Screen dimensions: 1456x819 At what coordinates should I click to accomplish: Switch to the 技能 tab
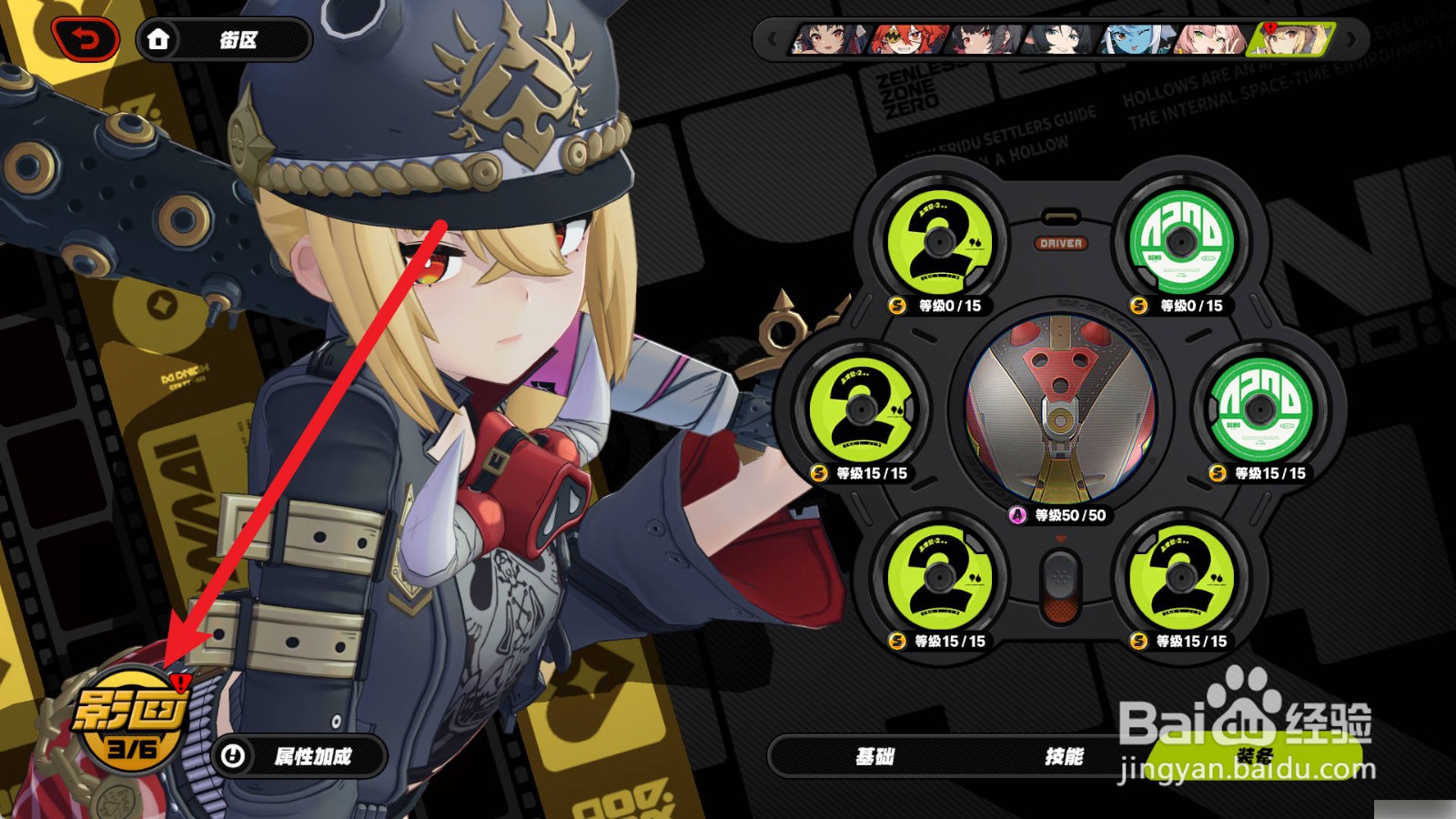coord(1064,756)
